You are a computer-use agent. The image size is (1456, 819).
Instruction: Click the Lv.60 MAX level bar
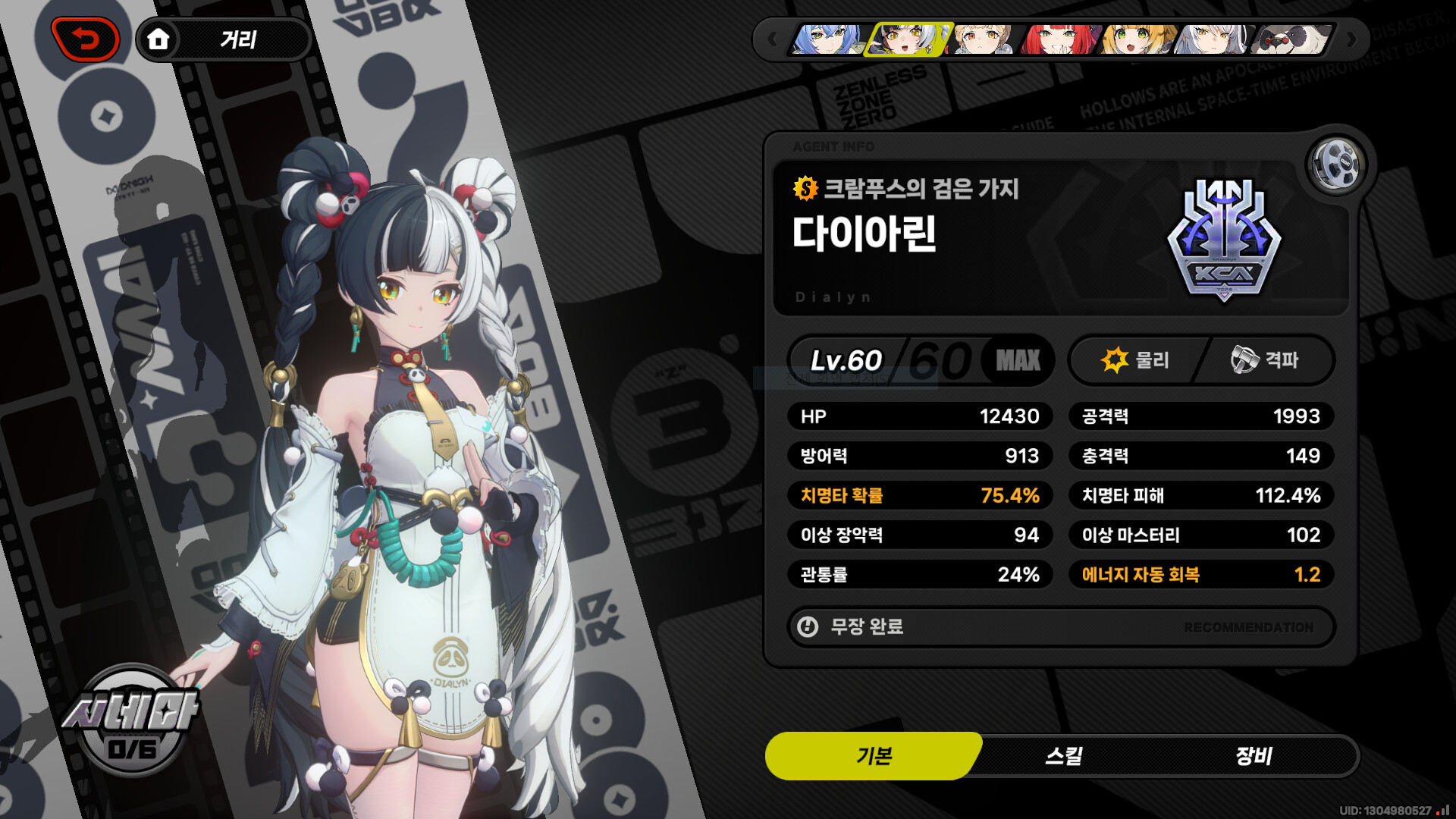pyautogui.click(x=921, y=360)
